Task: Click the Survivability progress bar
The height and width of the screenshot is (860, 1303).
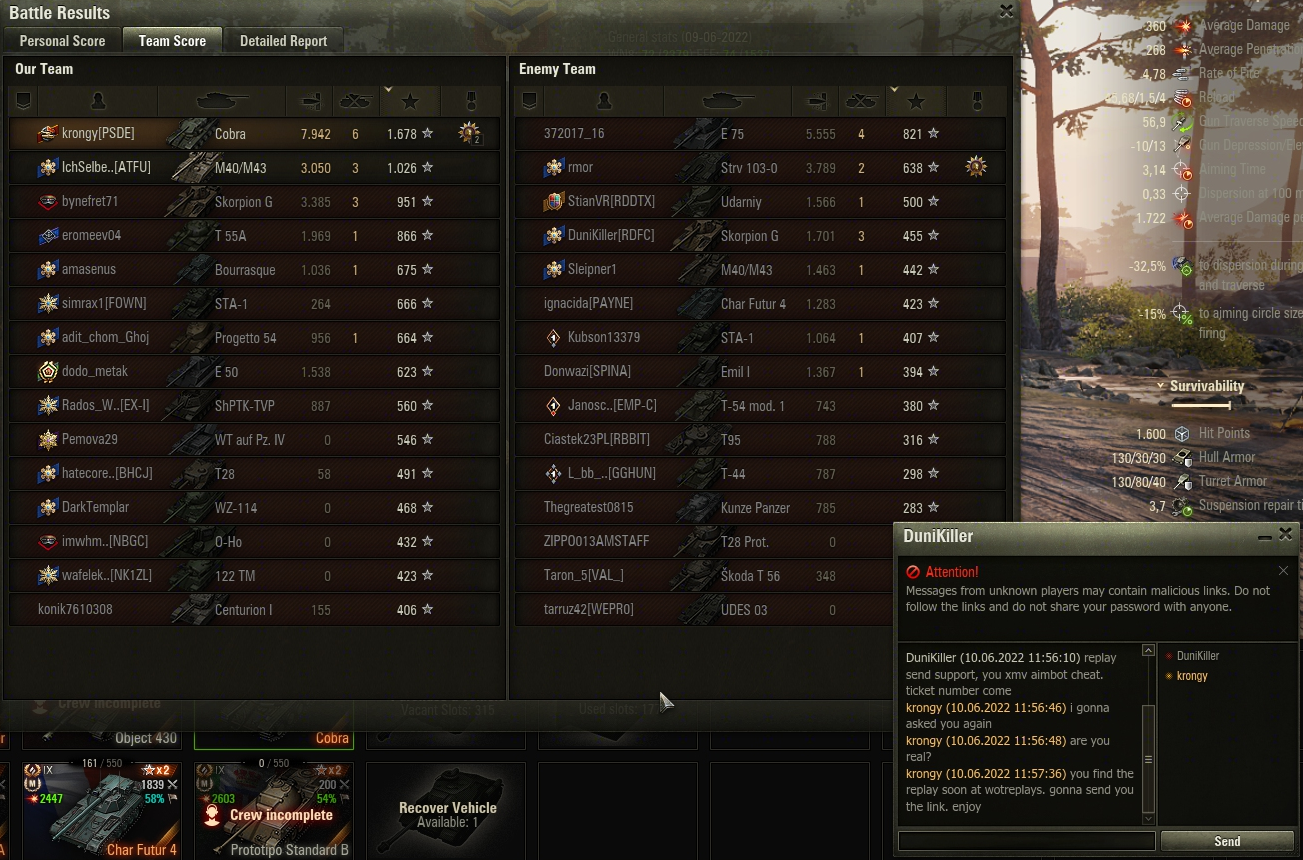Action: tap(1203, 405)
